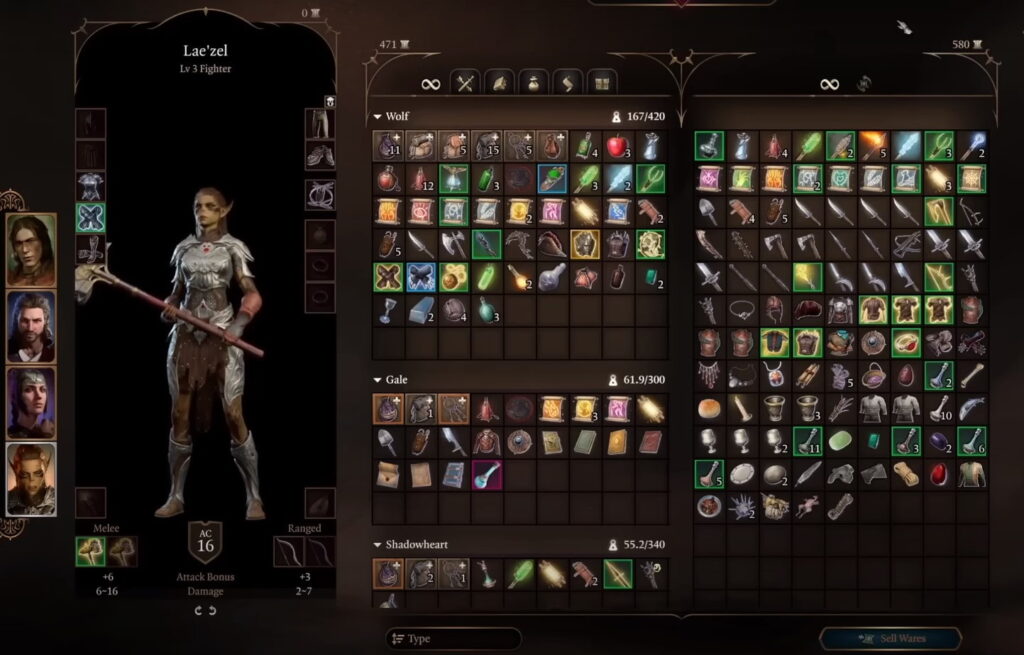1024x655 pixels.
Task: Collapse Shadowheart's inventory section
Action: coord(378,545)
